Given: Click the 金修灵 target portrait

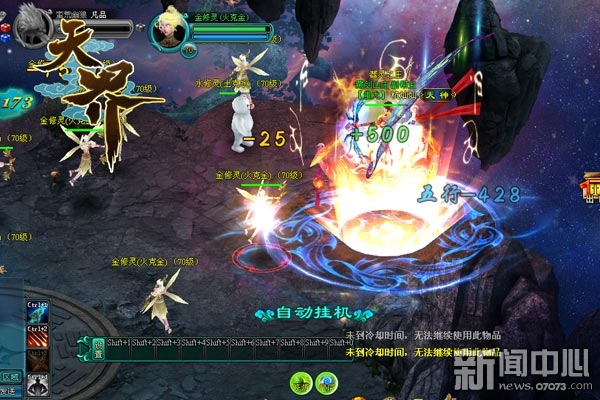Looking at the screenshot, I should (x=170, y=30).
